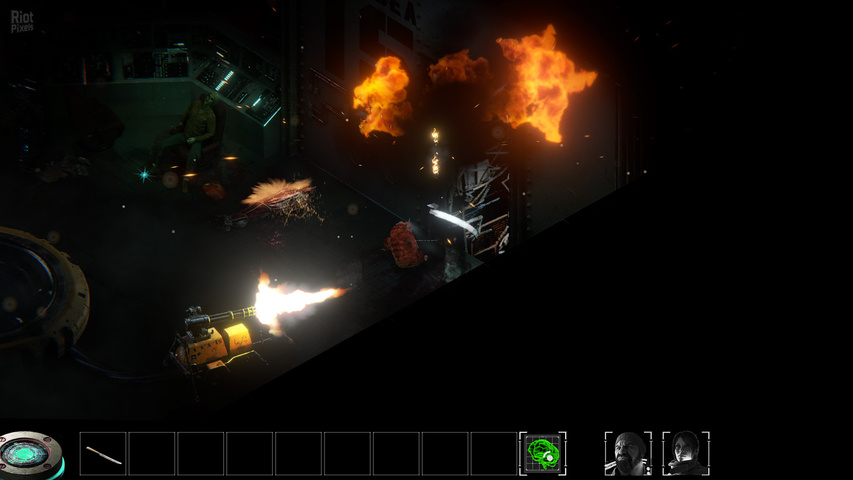This screenshot has height=480, width=853.
Task: Select the bearded man character portrait
Action: tap(628, 454)
